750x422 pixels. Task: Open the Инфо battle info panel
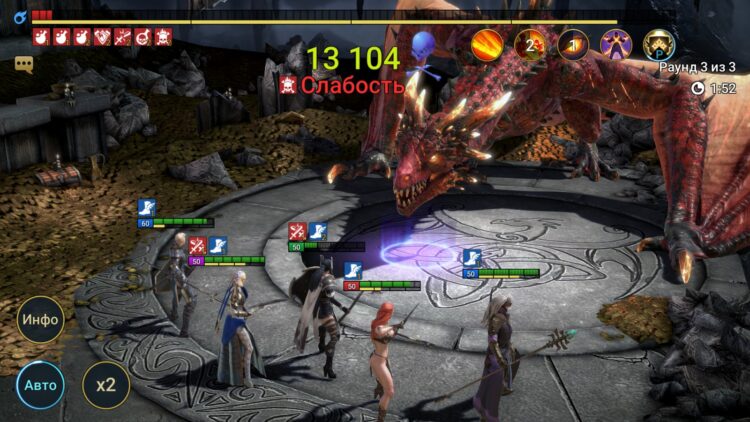(x=40, y=320)
